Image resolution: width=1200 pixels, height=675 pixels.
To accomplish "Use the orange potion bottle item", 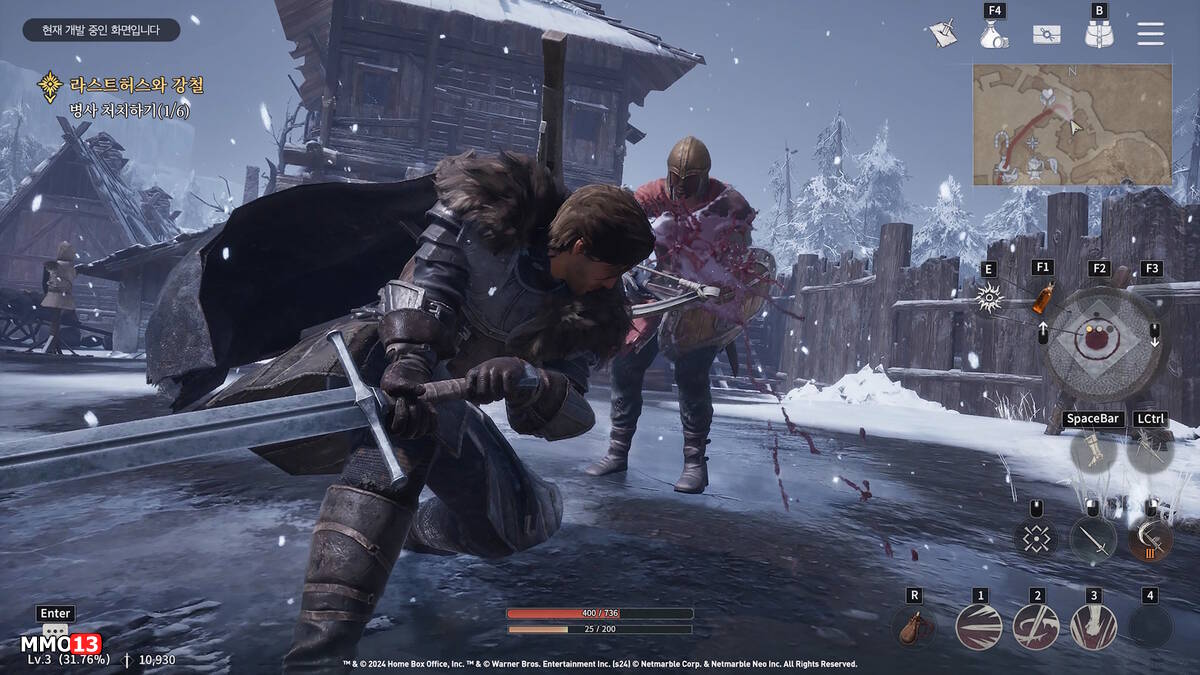I will [1043, 296].
